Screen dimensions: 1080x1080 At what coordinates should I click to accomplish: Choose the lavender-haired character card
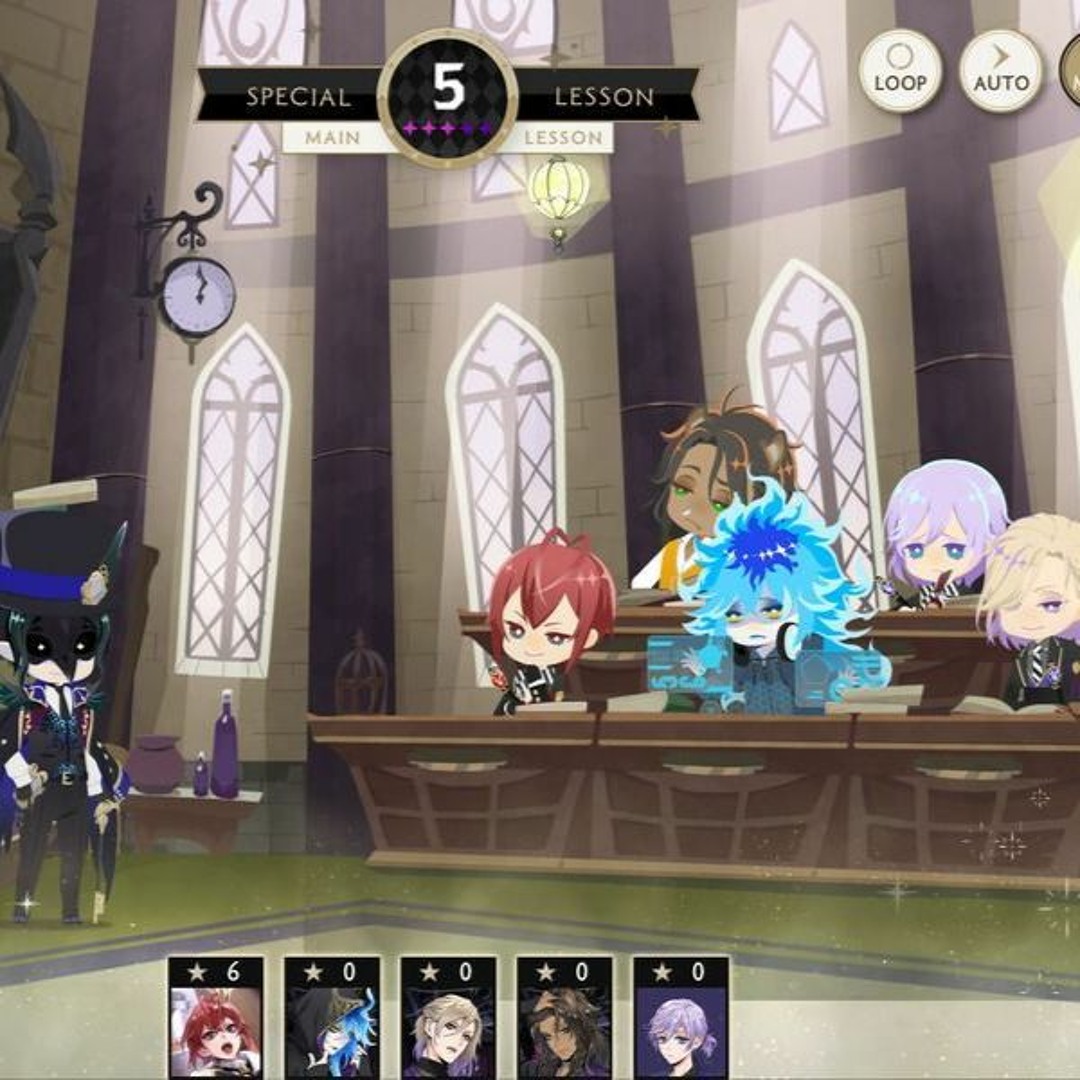(x=681, y=1018)
